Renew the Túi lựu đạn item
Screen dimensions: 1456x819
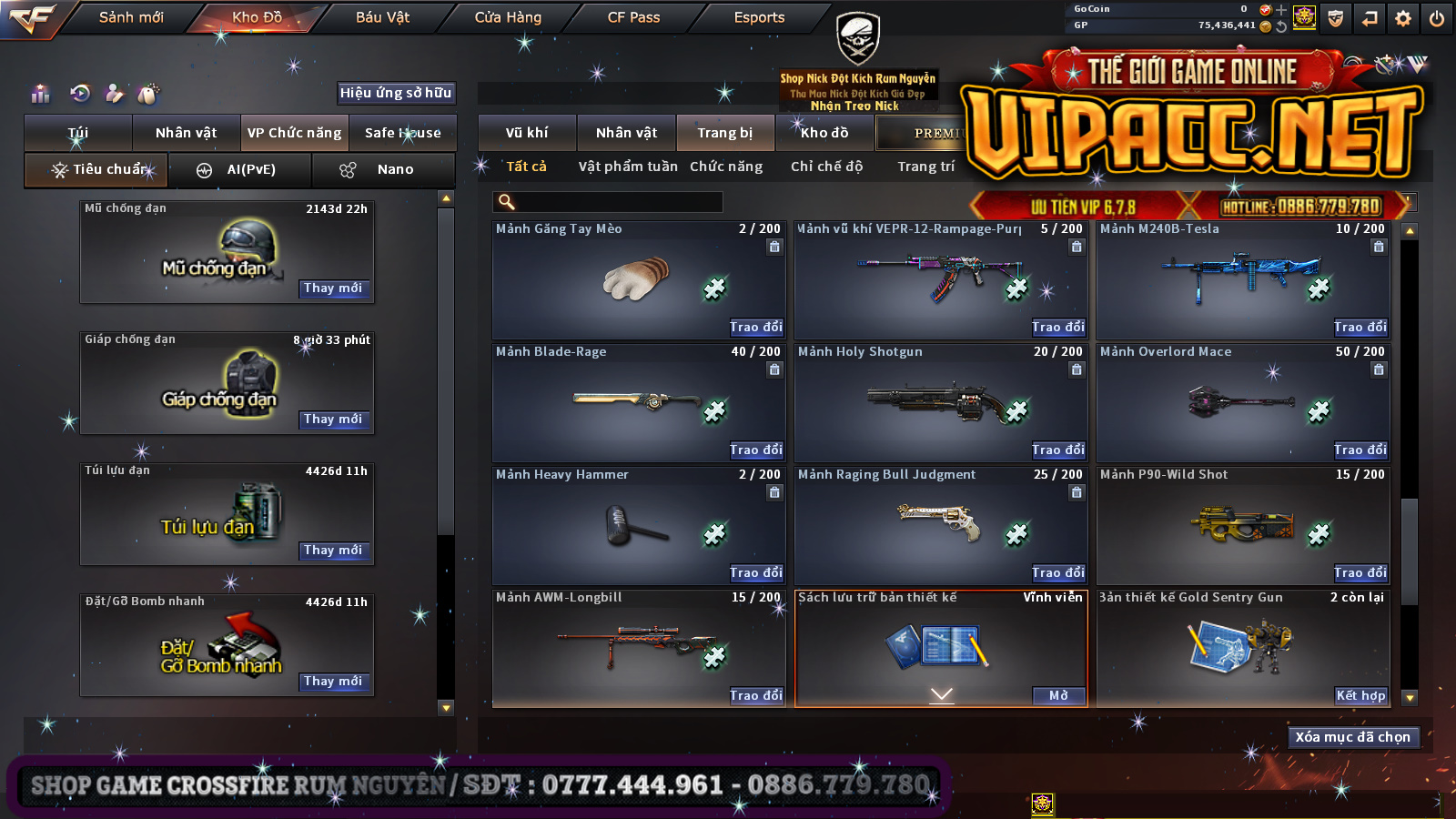[333, 551]
